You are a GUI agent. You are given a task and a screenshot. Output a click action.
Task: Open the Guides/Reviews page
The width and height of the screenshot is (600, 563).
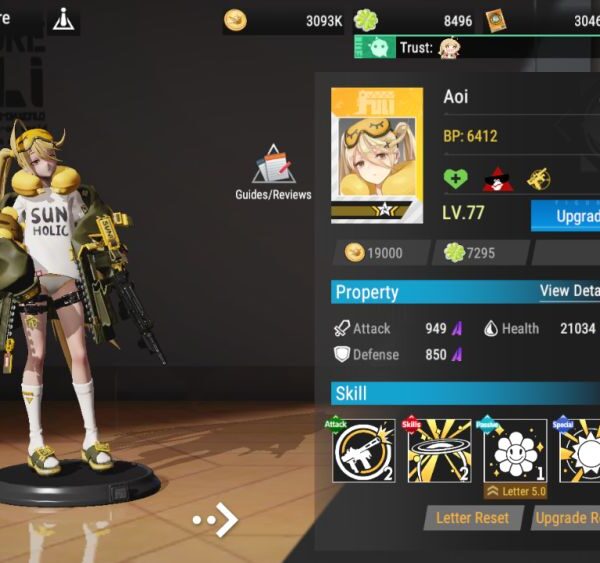[273, 171]
